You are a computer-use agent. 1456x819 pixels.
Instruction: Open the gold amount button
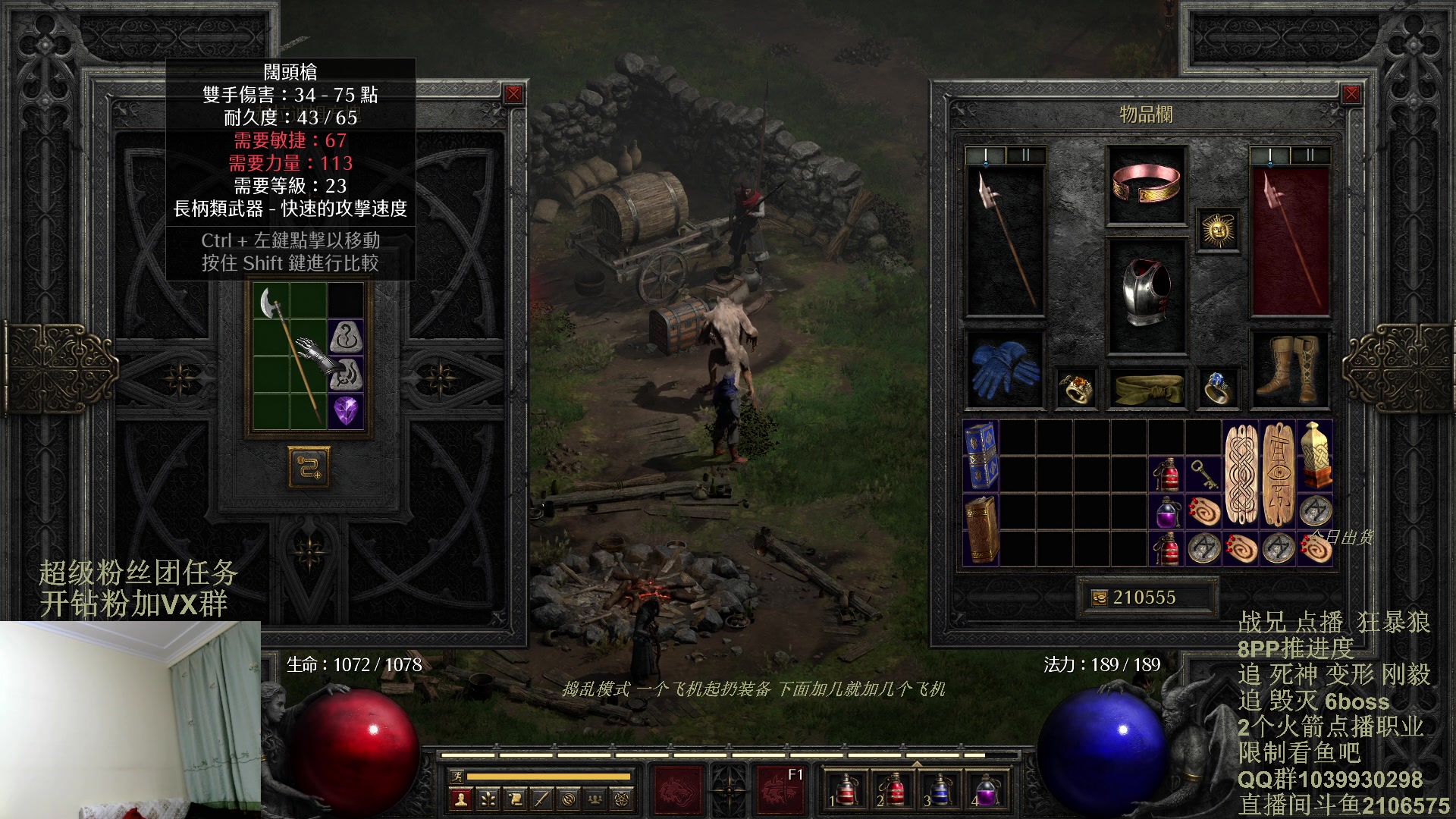(1099, 598)
